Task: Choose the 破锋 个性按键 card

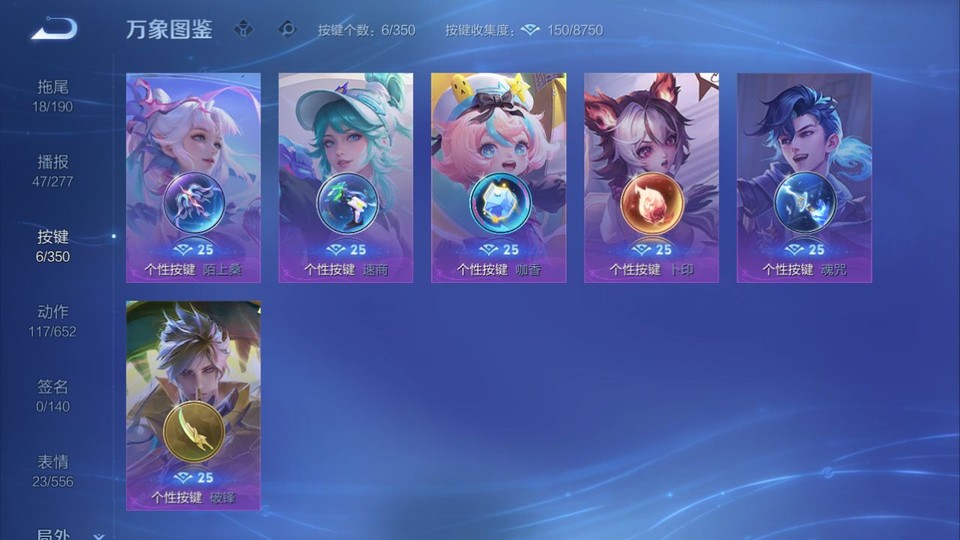Action: click(193, 405)
